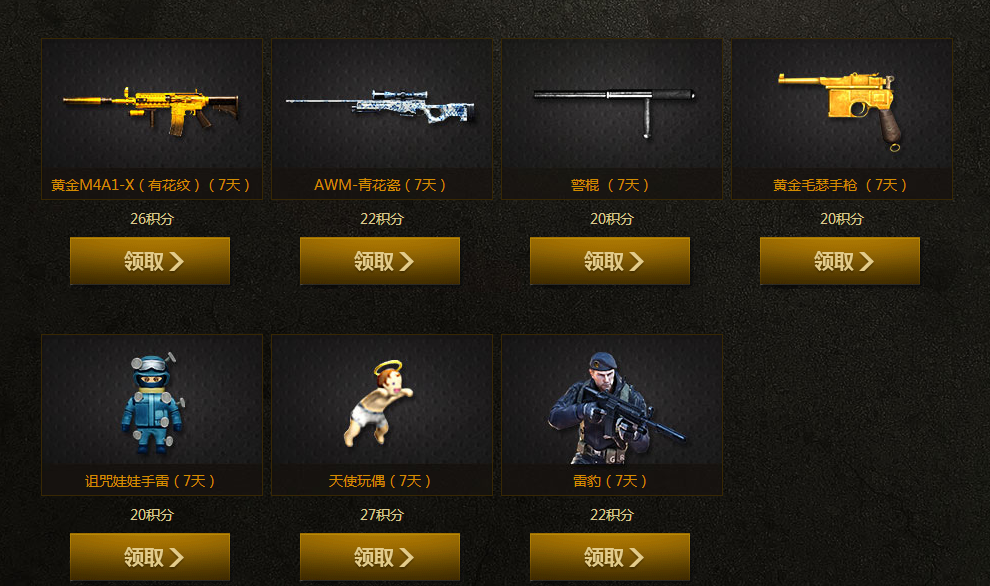Claim the 诅咒娃娃手雷 grenade reward

point(150,557)
